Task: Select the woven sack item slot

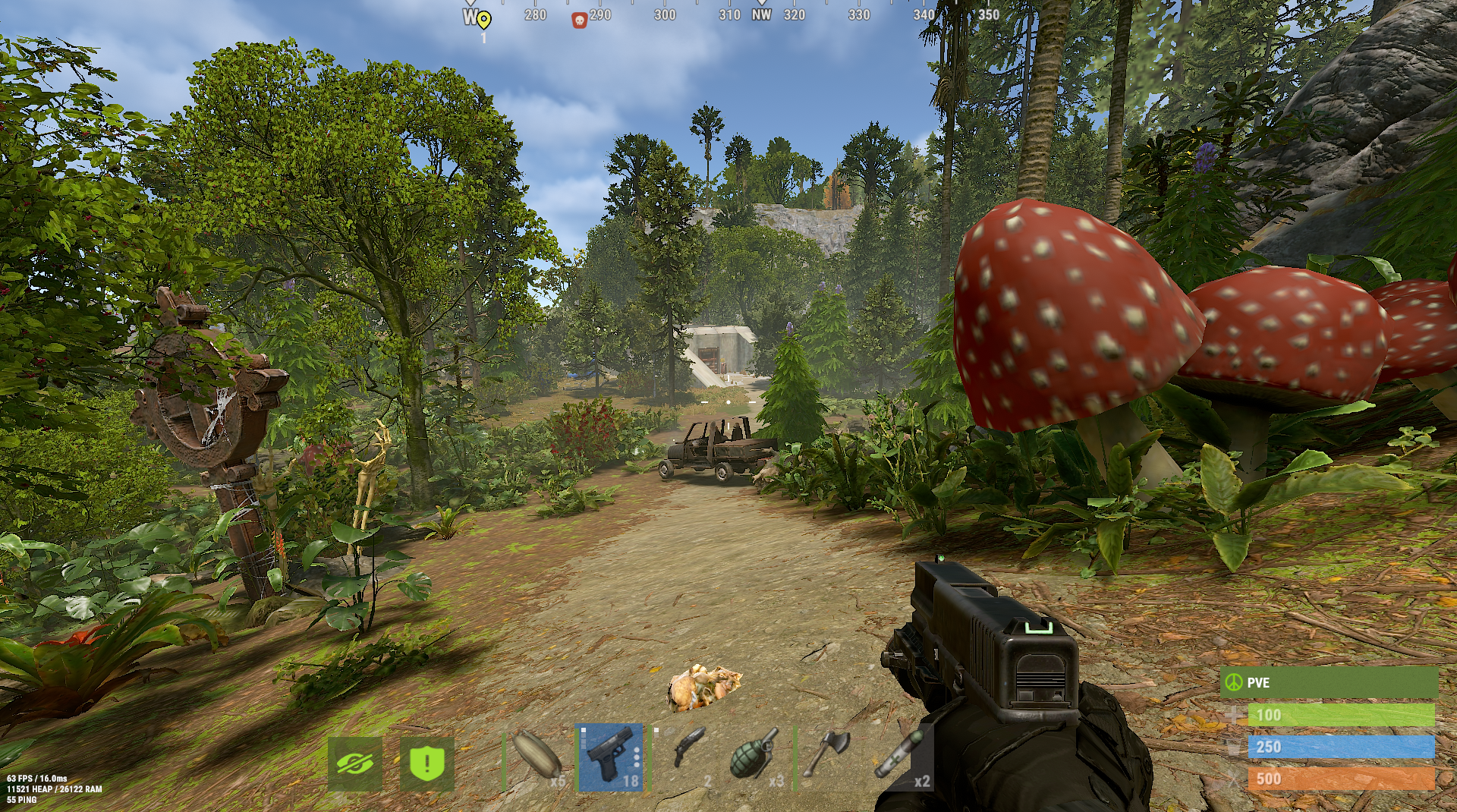Action: [x=538, y=757]
